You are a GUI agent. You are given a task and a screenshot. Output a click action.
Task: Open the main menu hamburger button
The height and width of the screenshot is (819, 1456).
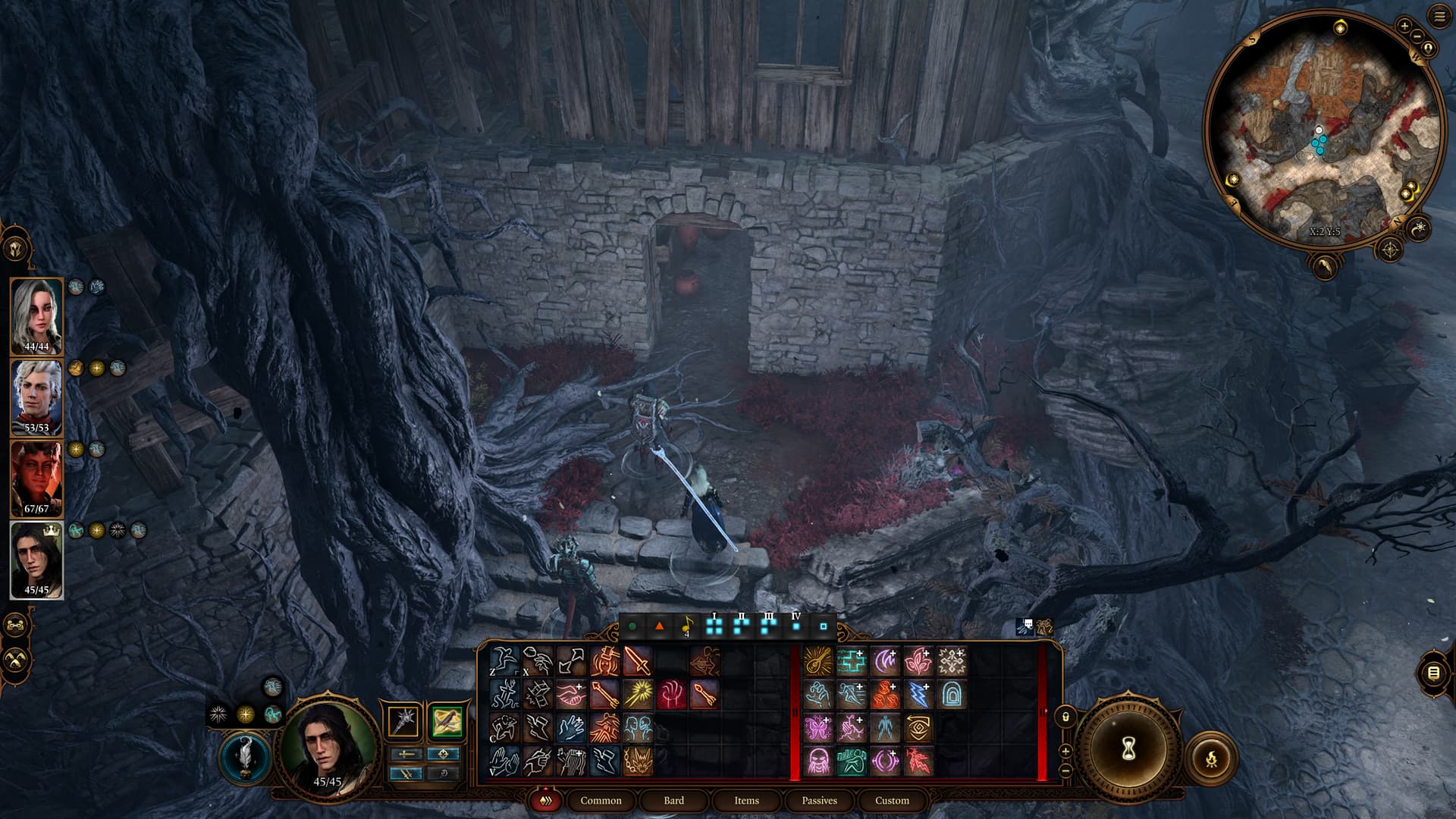click(x=1439, y=17)
